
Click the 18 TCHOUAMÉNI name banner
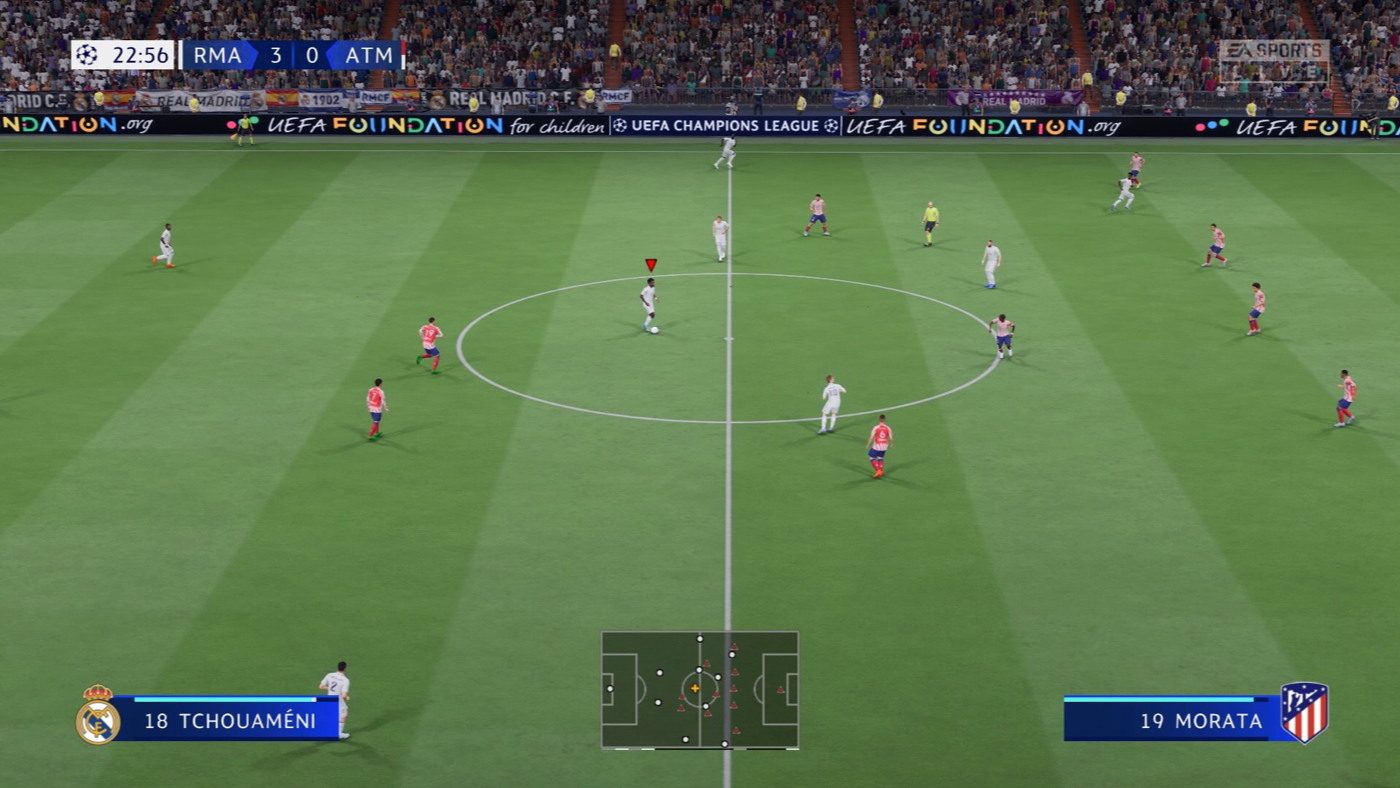230,720
